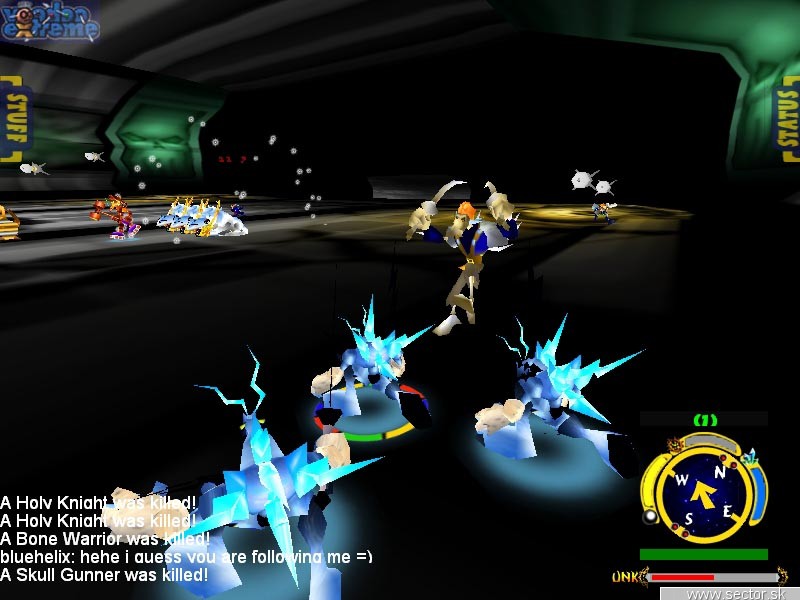Open the STUFF side panel
Screen dimensions: 800x600
[14, 119]
